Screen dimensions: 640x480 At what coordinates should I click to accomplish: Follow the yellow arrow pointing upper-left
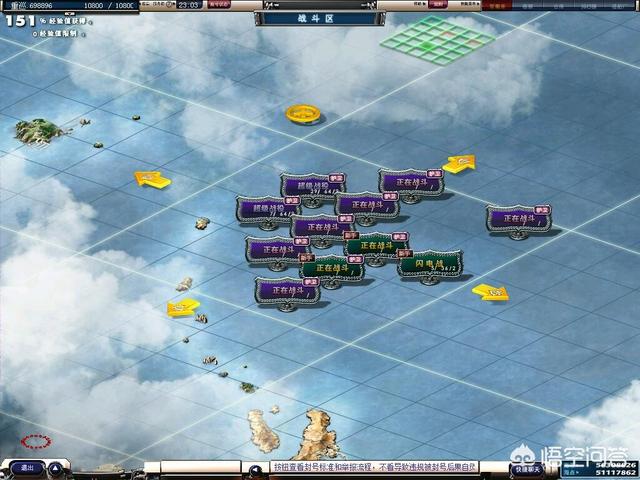[x=152, y=180]
